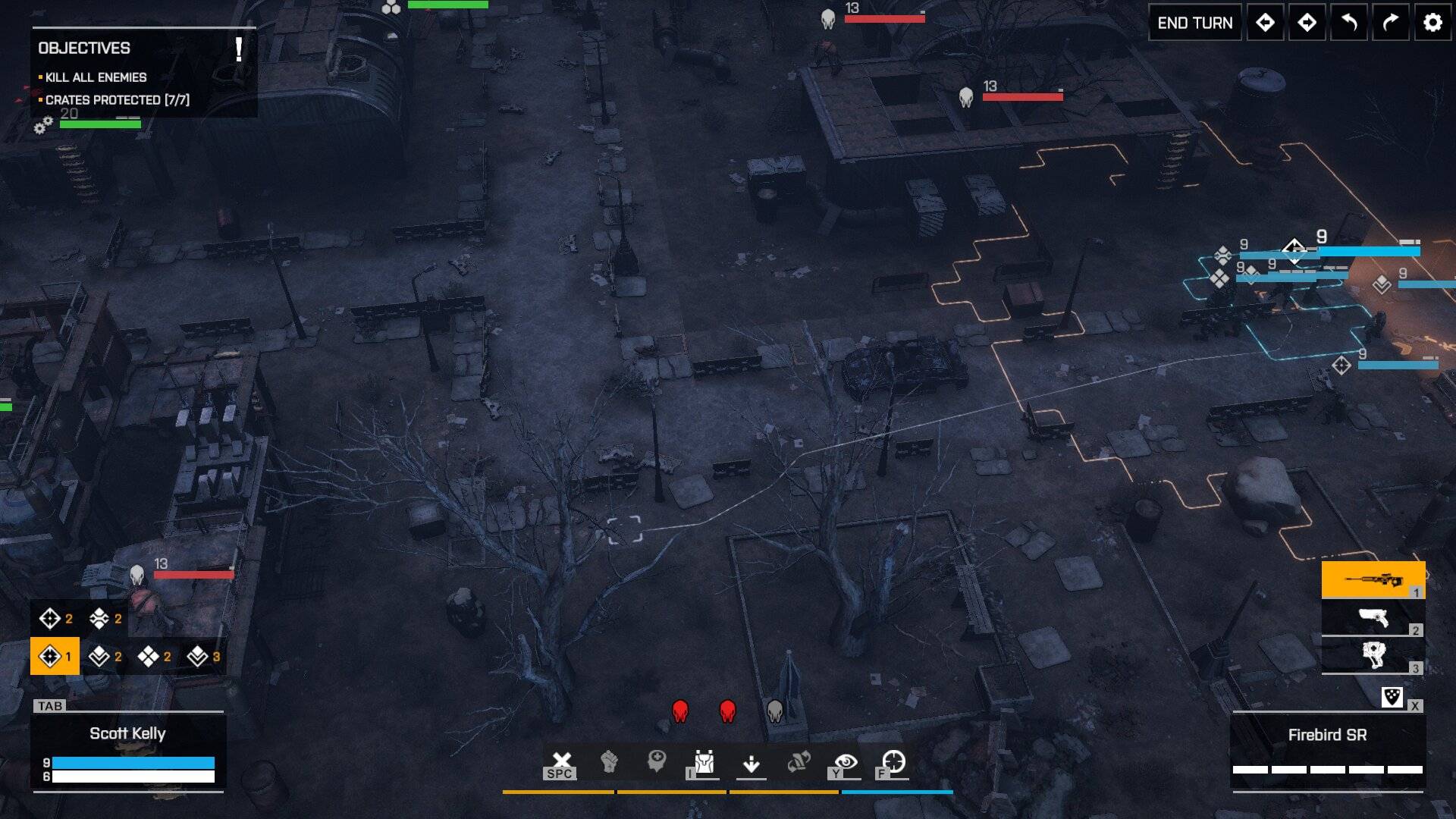Open the settings gear menu
The height and width of the screenshot is (819, 1456).
1432,23
